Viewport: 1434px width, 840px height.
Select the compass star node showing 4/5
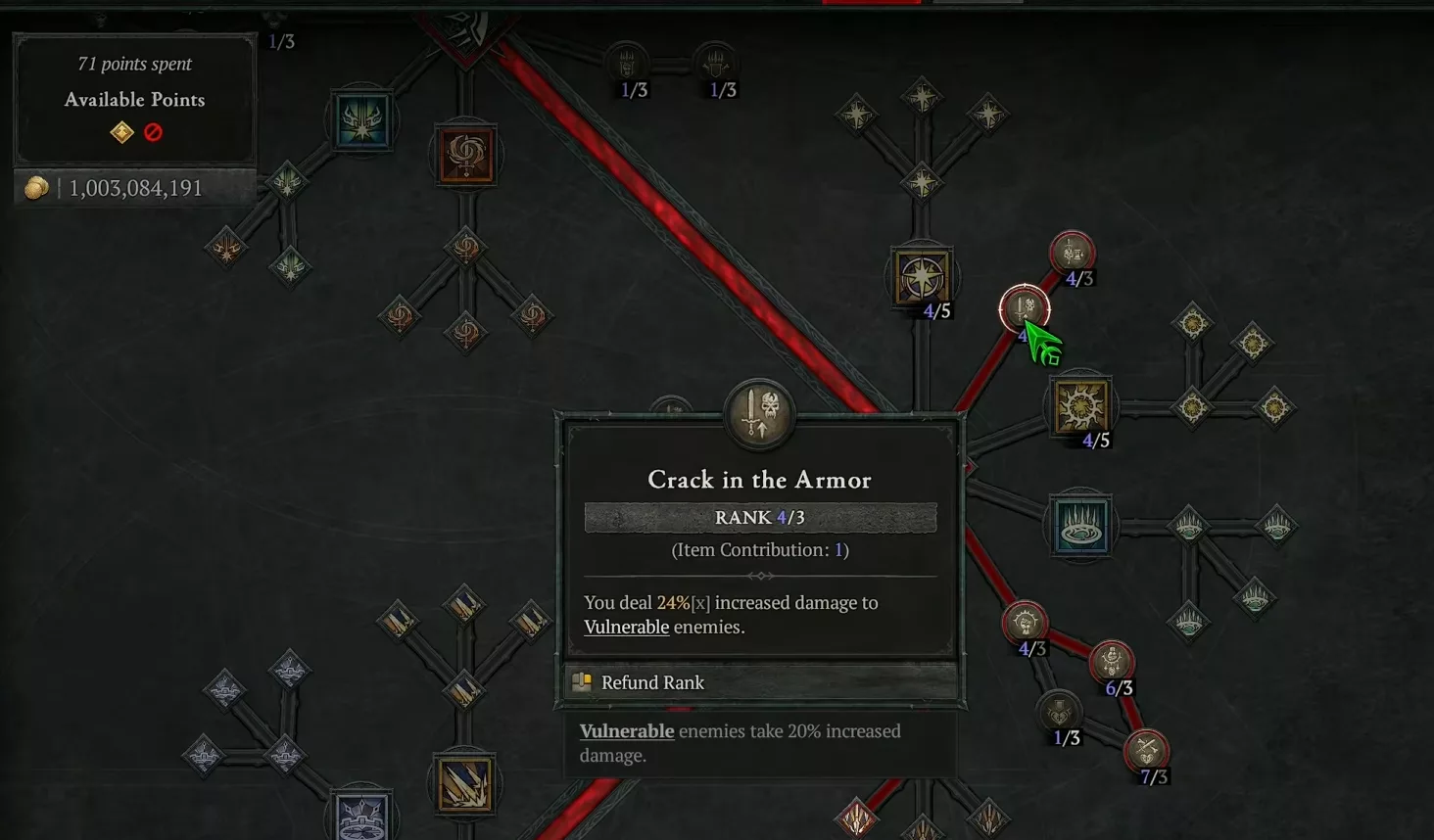(921, 277)
